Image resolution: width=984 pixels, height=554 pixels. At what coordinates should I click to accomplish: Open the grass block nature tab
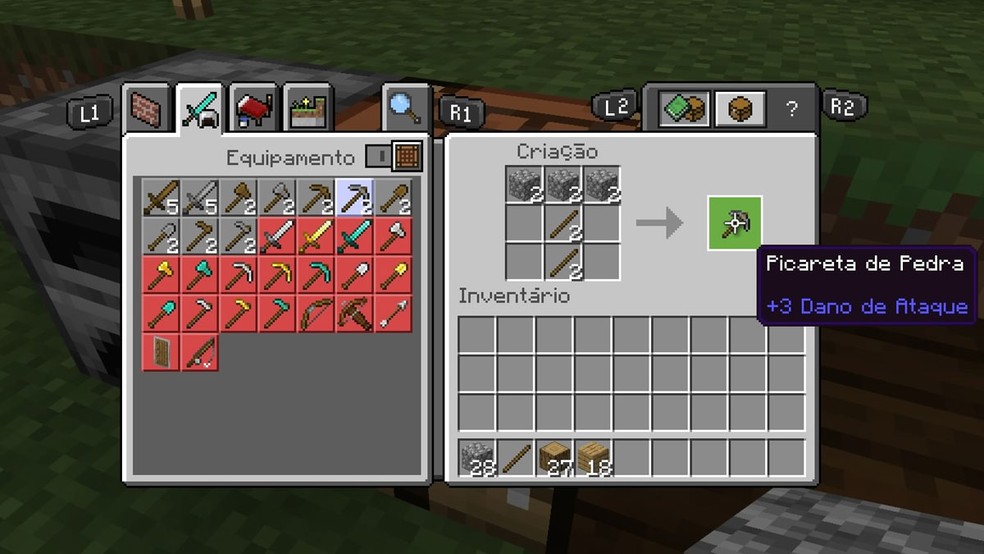click(x=308, y=109)
